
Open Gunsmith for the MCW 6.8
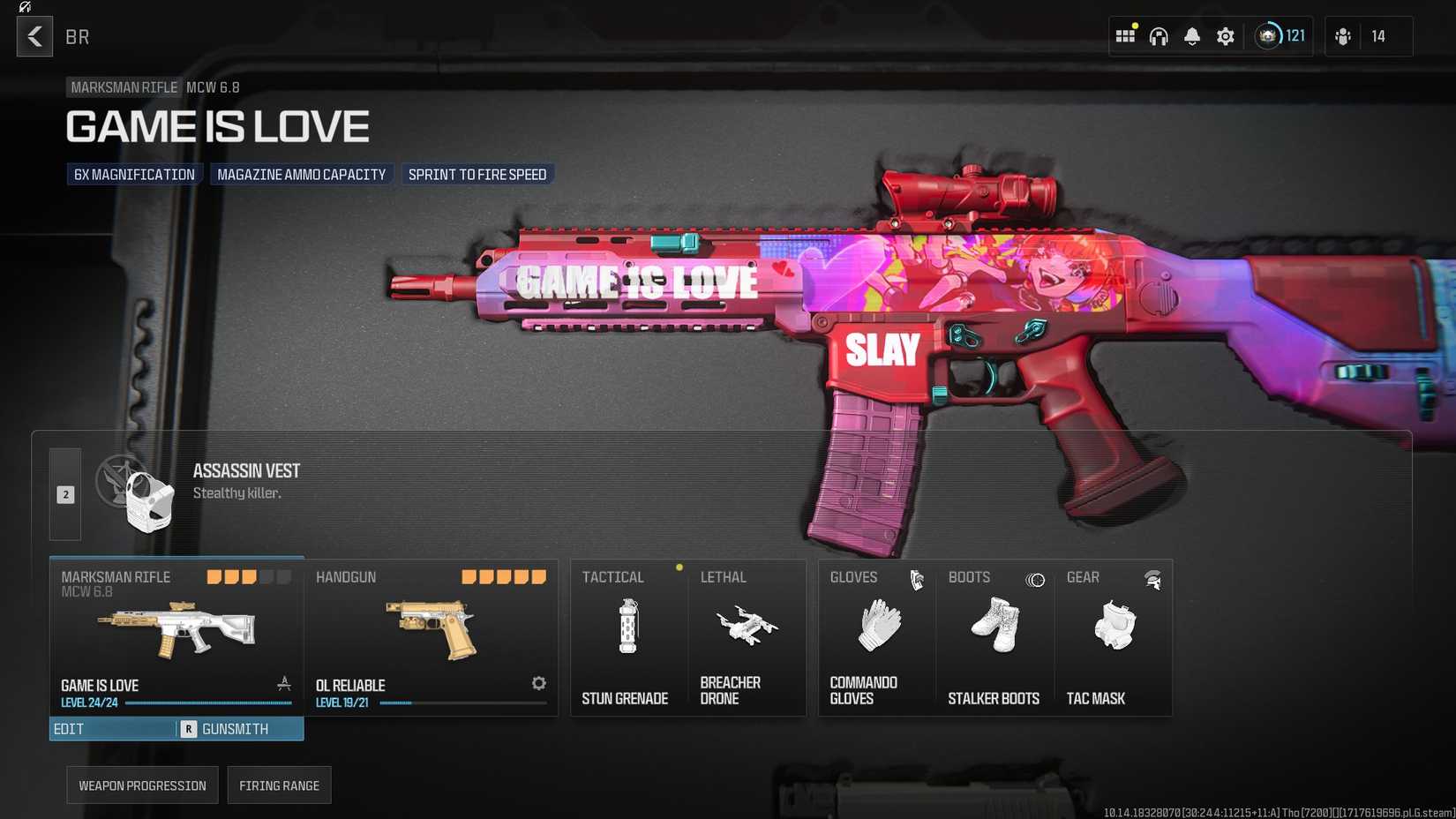click(x=235, y=729)
